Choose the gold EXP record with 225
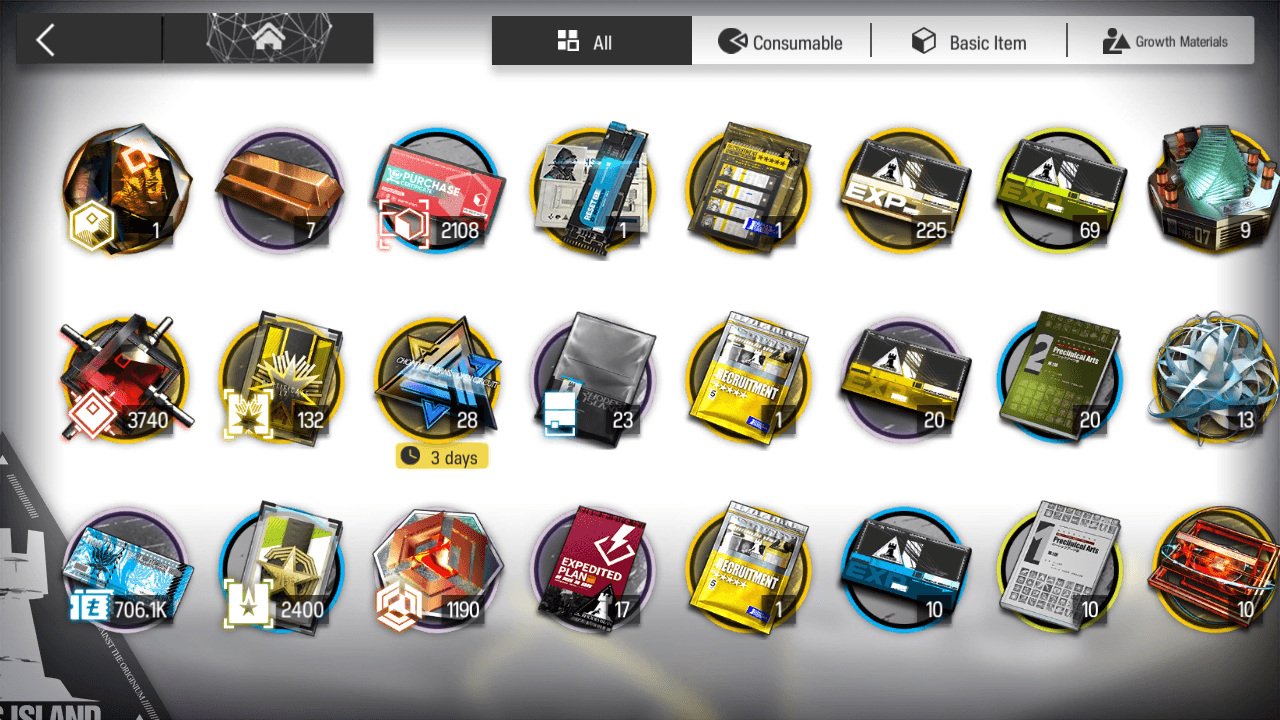1280x720 pixels. (905, 190)
